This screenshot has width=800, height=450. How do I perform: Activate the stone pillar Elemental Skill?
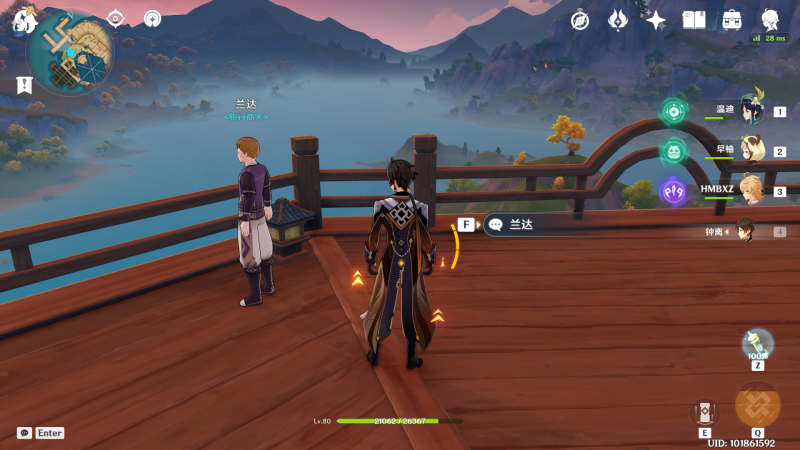705,411
